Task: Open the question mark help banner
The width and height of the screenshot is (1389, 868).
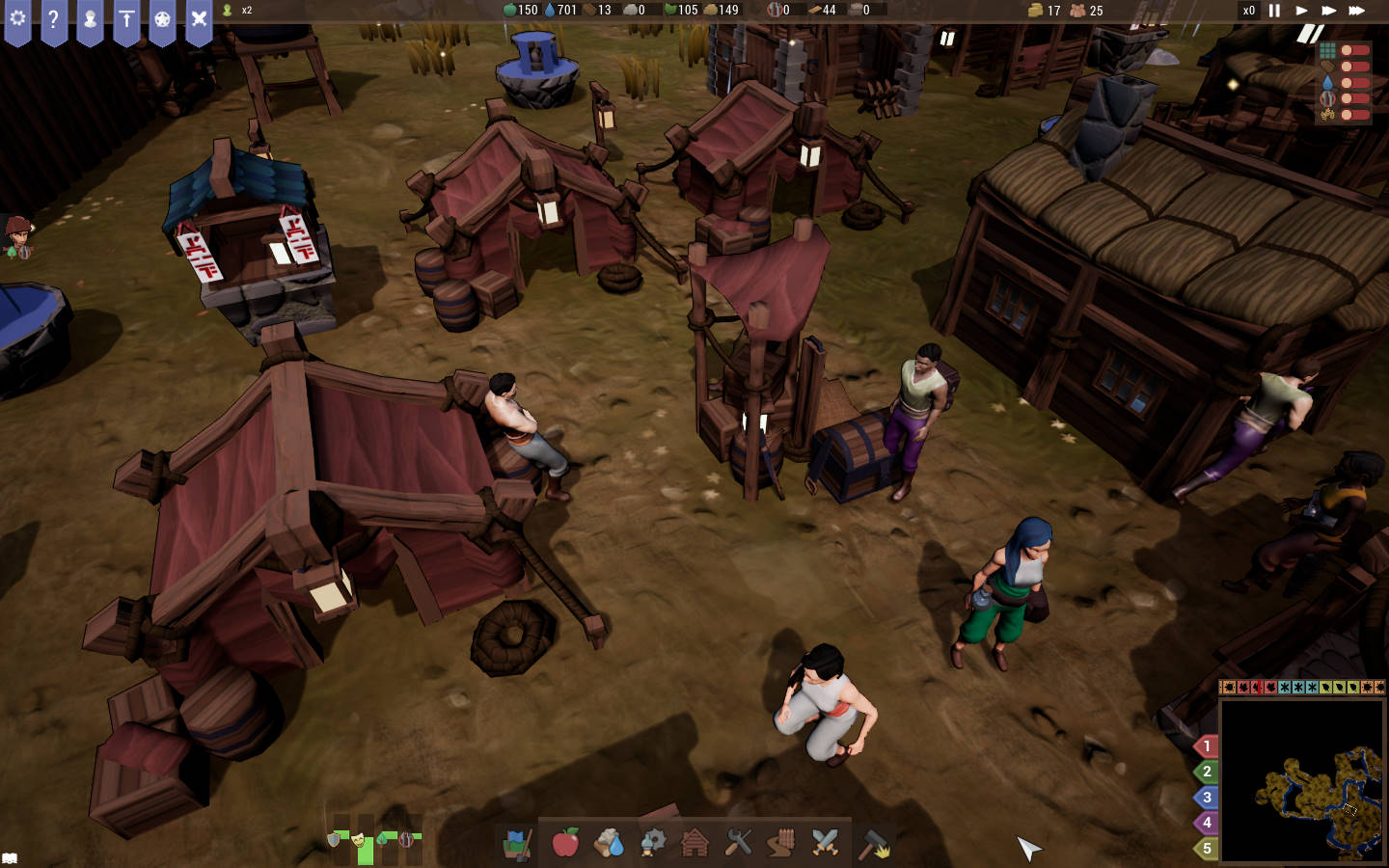Action: tap(54, 19)
